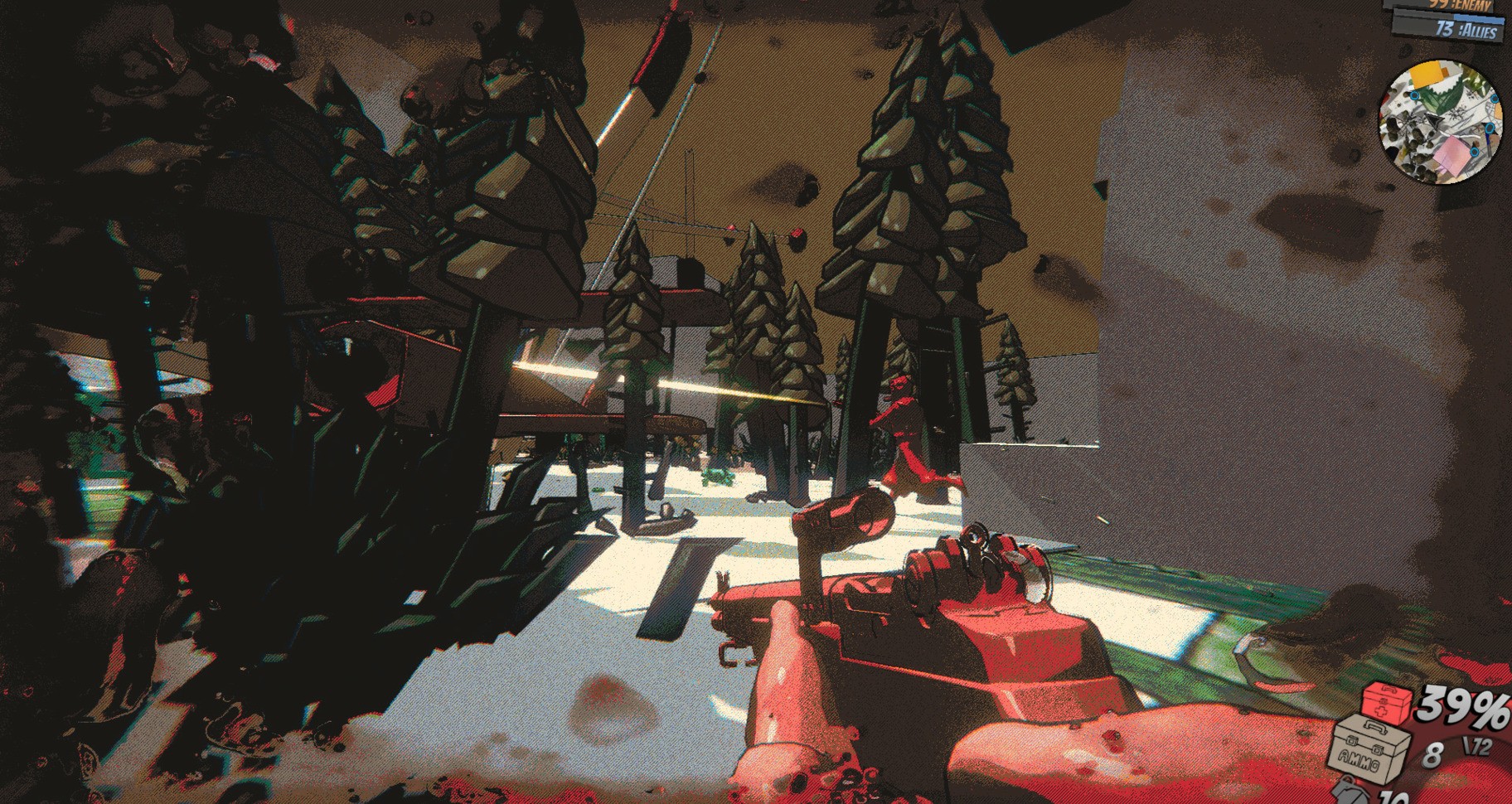
Task: Click the circular minimap
Action: point(1441,122)
